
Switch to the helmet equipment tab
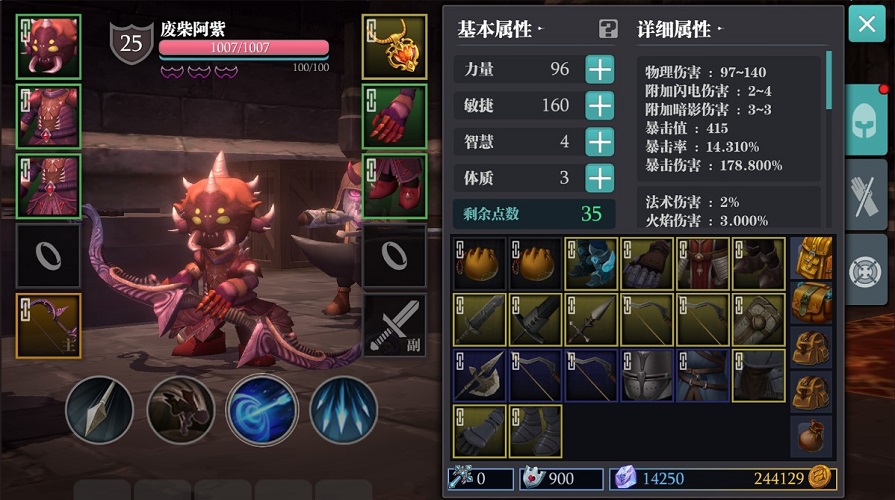tap(867, 120)
